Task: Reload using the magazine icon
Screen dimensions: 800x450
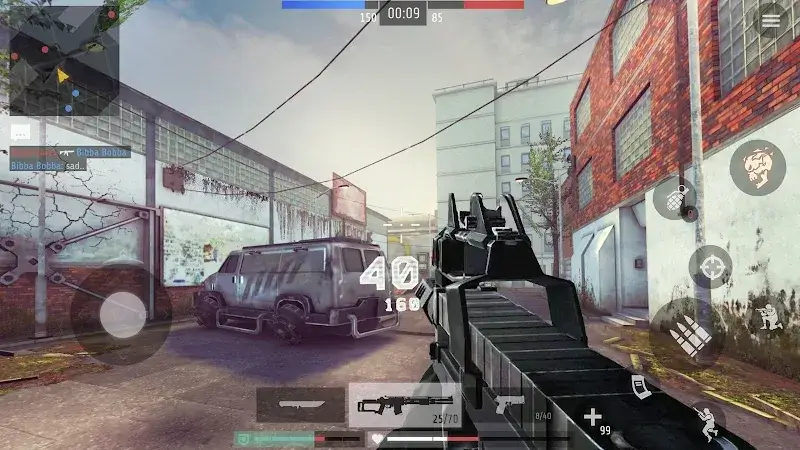Action: [x=639, y=388]
